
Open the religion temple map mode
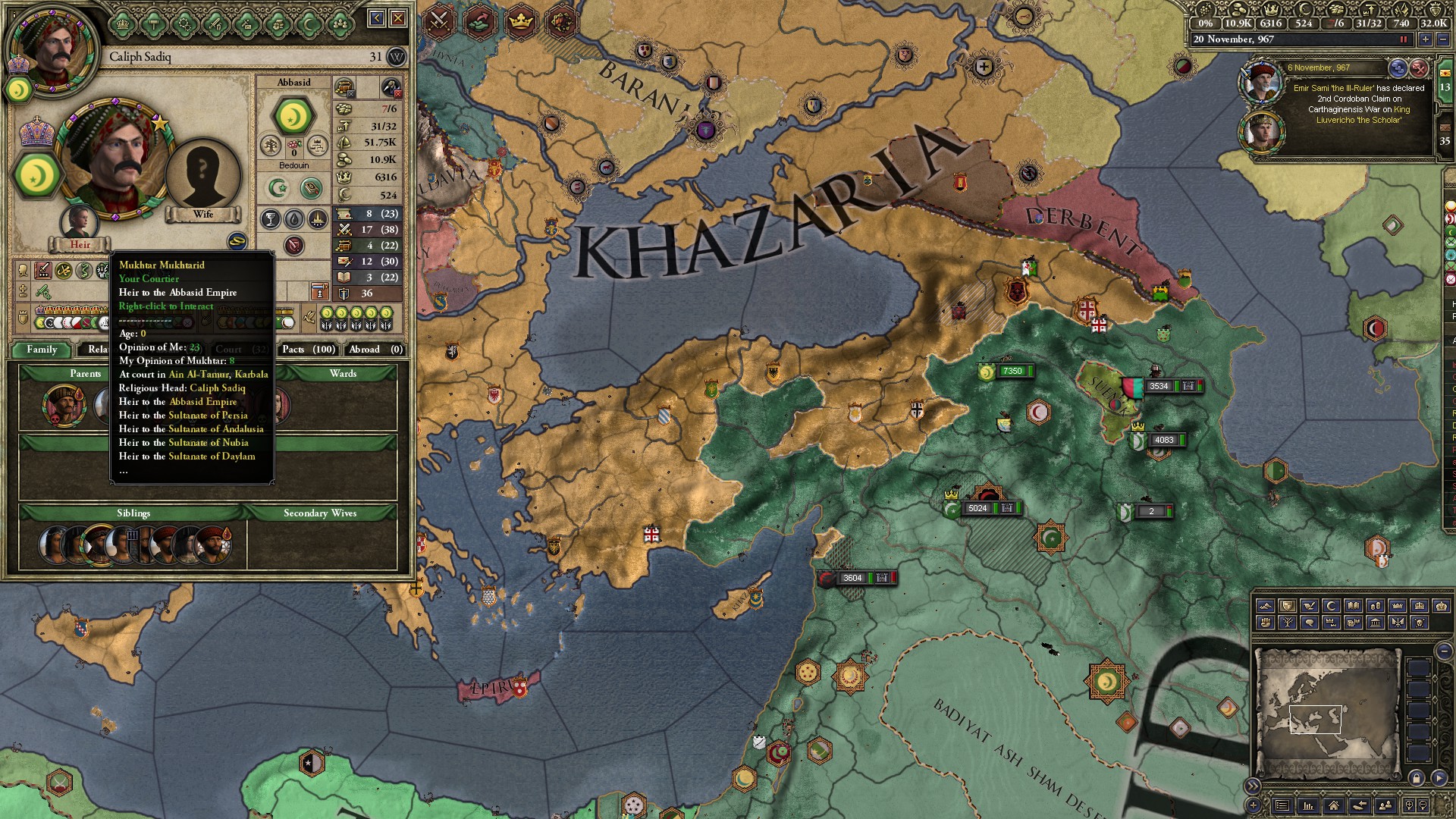(x=1374, y=623)
